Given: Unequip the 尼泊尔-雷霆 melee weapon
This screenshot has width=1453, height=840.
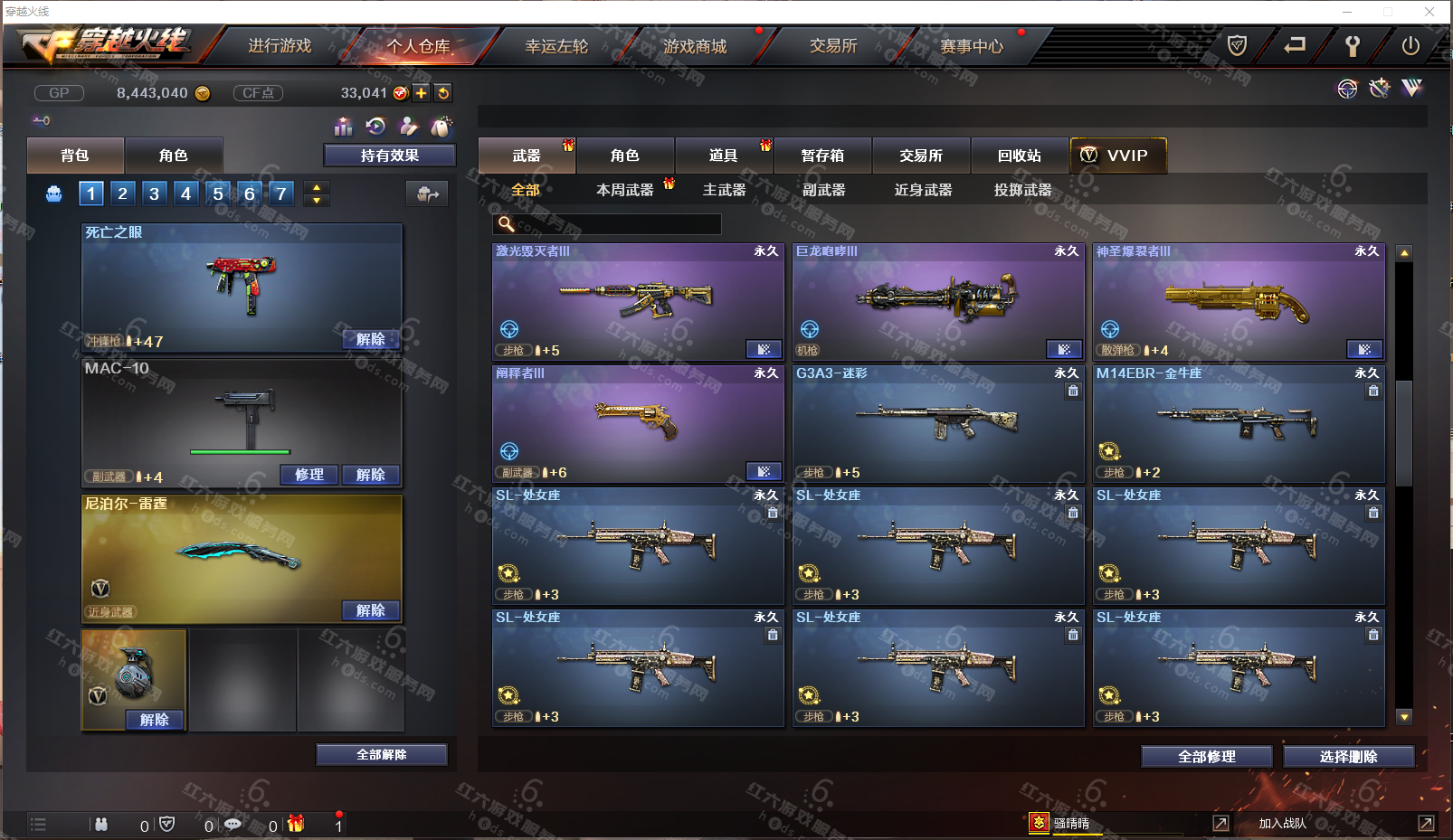Looking at the screenshot, I should click(370, 610).
